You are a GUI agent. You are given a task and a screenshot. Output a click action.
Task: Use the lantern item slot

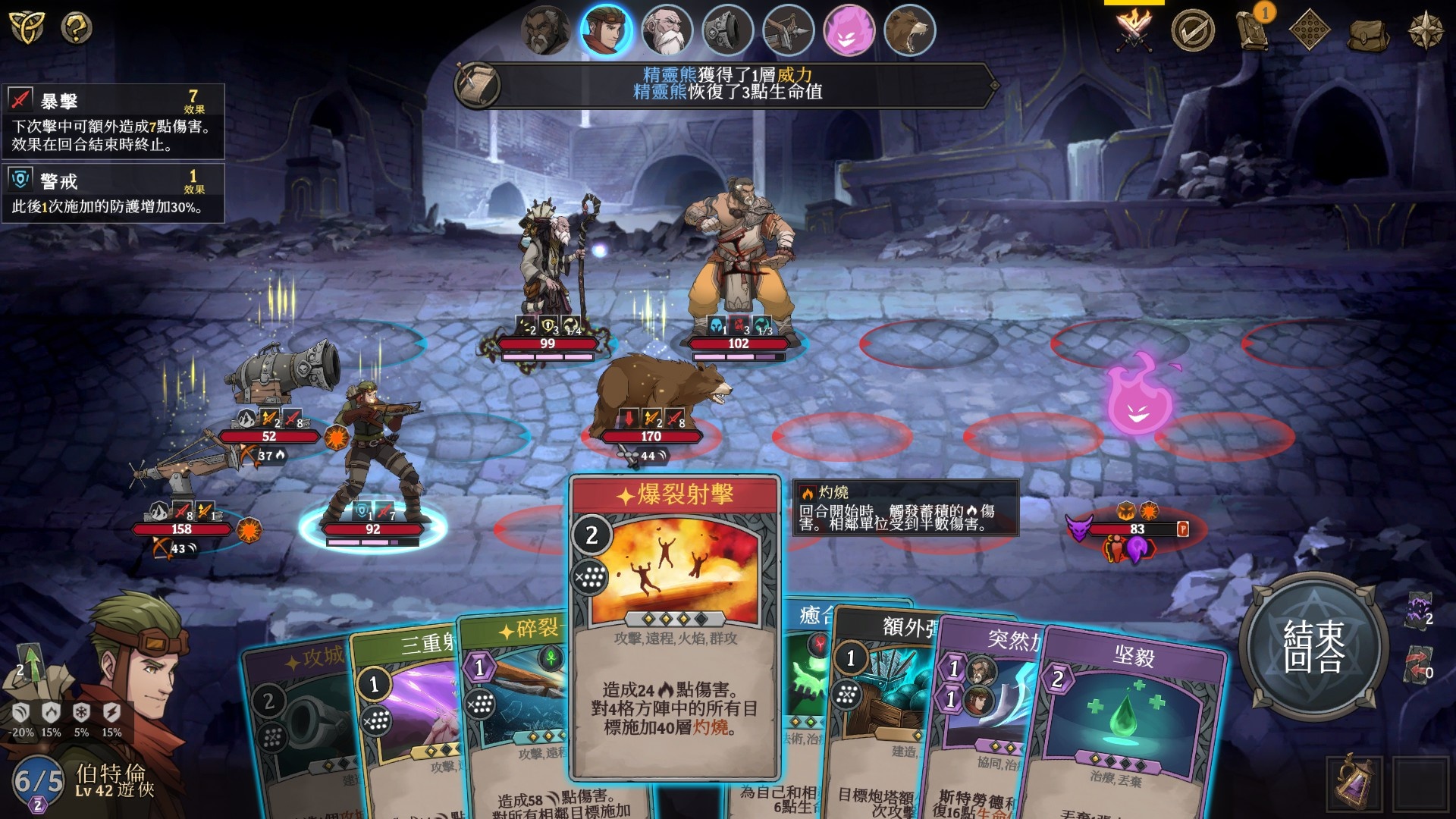click(1354, 784)
